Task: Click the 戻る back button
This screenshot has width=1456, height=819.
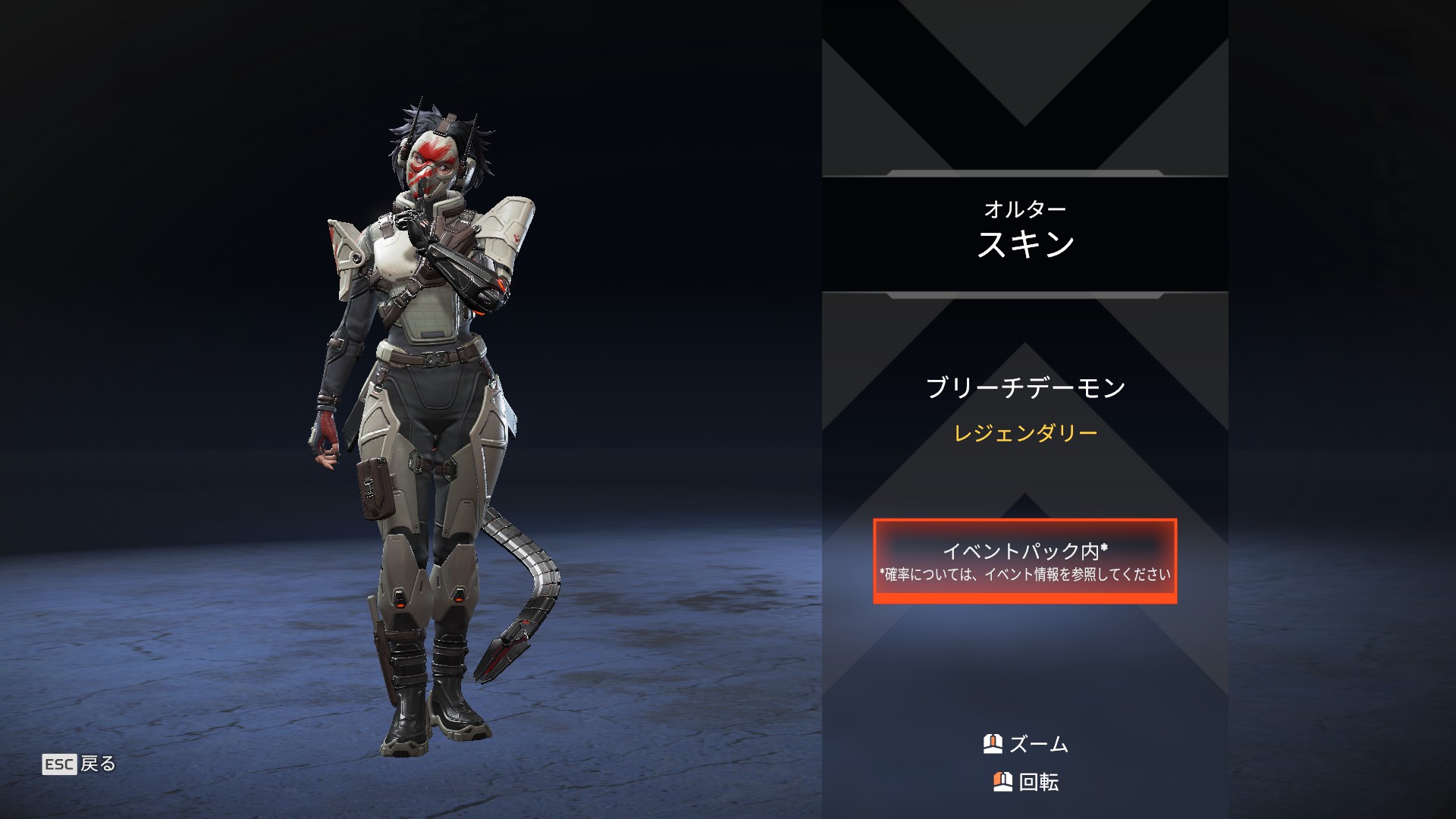Action: [x=80, y=764]
